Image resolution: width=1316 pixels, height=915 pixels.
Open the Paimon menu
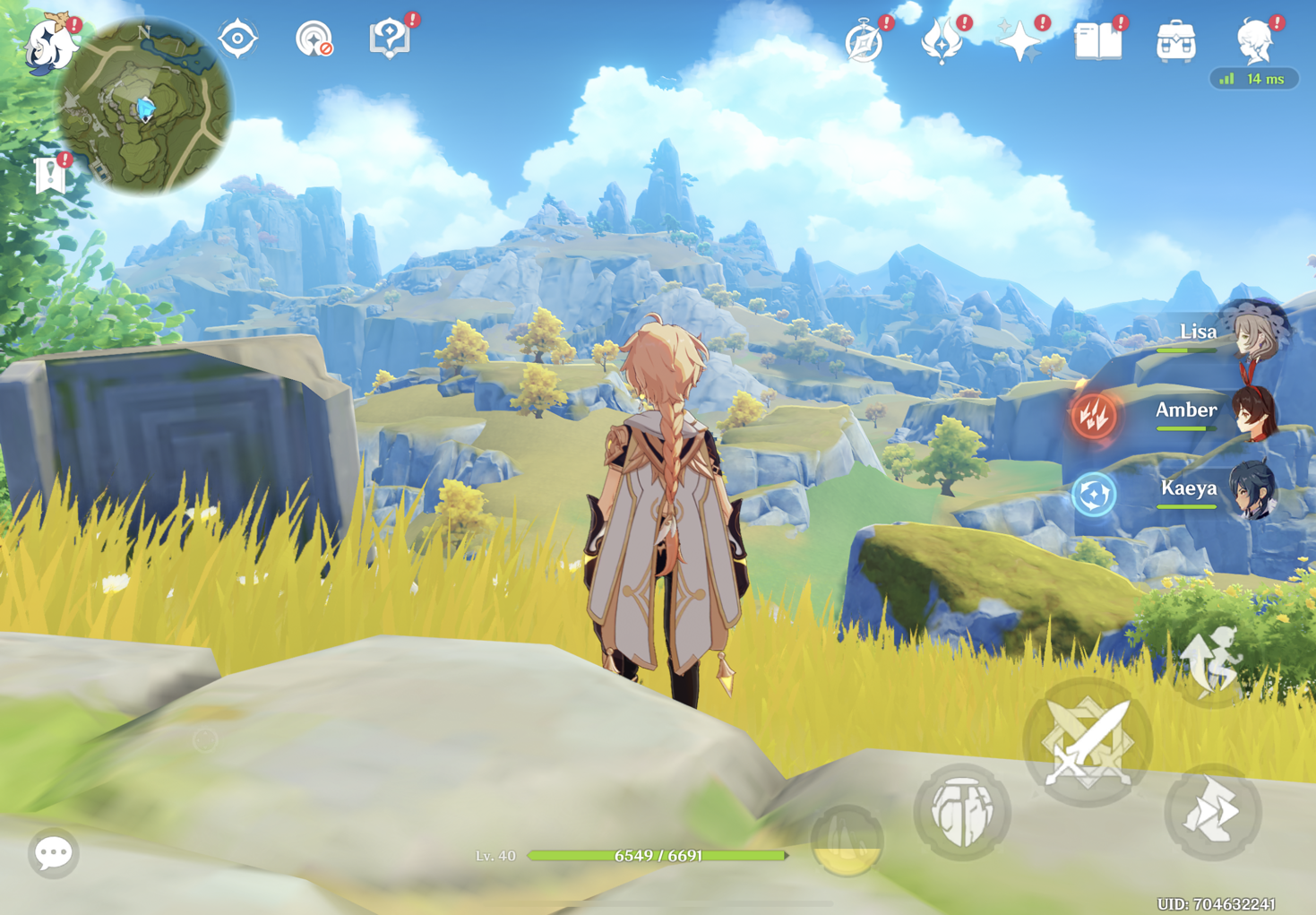coord(49,45)
